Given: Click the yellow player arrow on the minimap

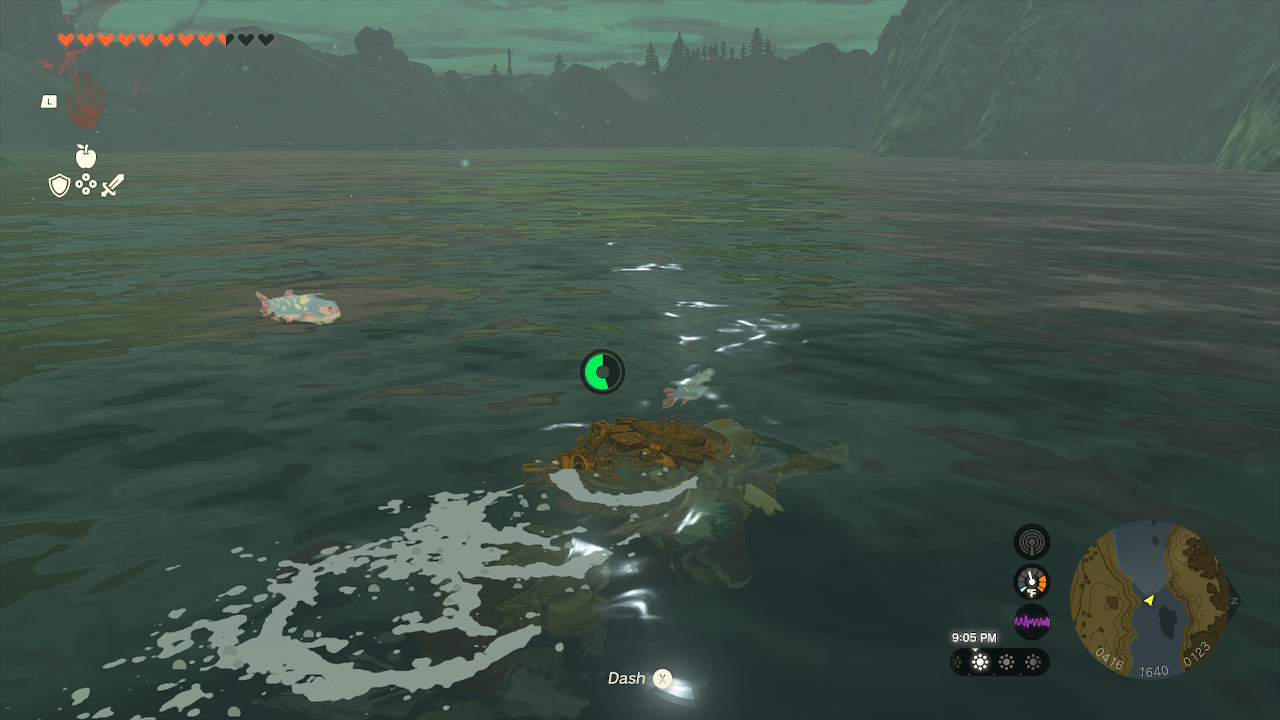Looking at the screenshot, I should (1150, 601).
